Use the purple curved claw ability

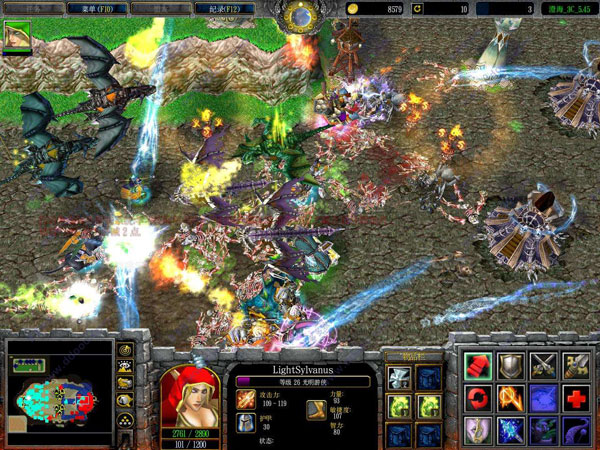pyautogui.click(x=577, y=431)
